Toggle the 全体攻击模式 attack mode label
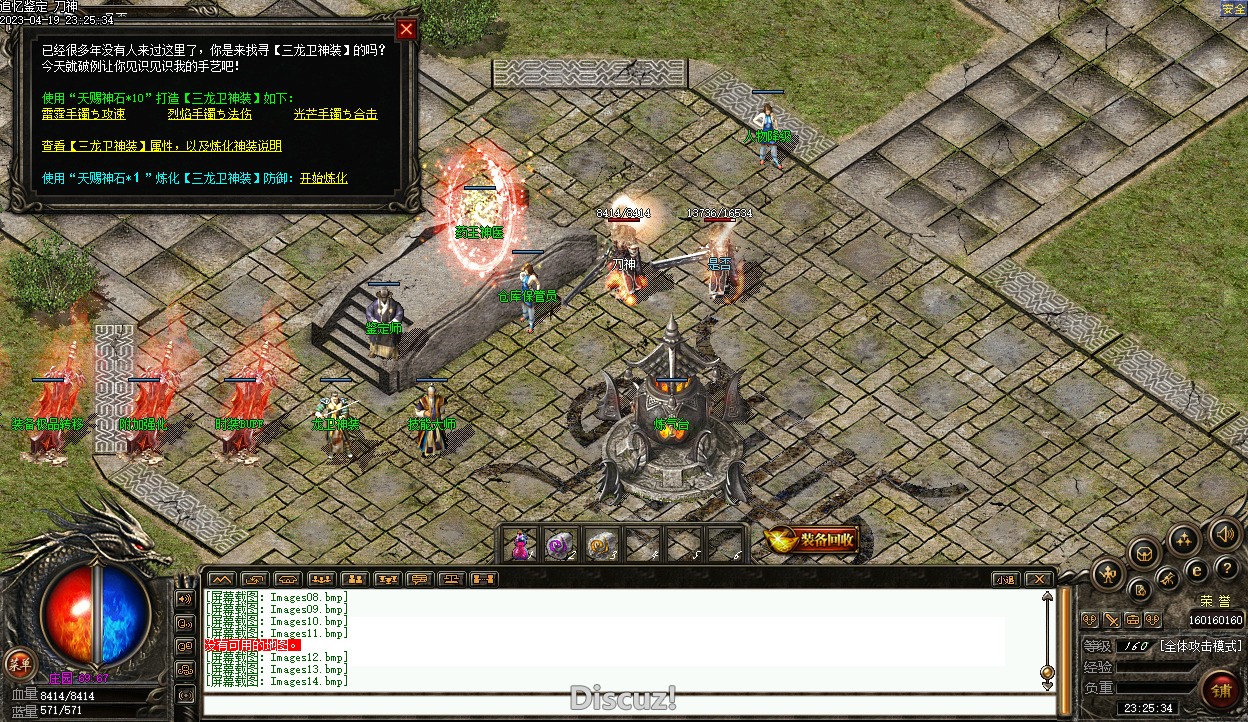 (x=1200, y=646)
